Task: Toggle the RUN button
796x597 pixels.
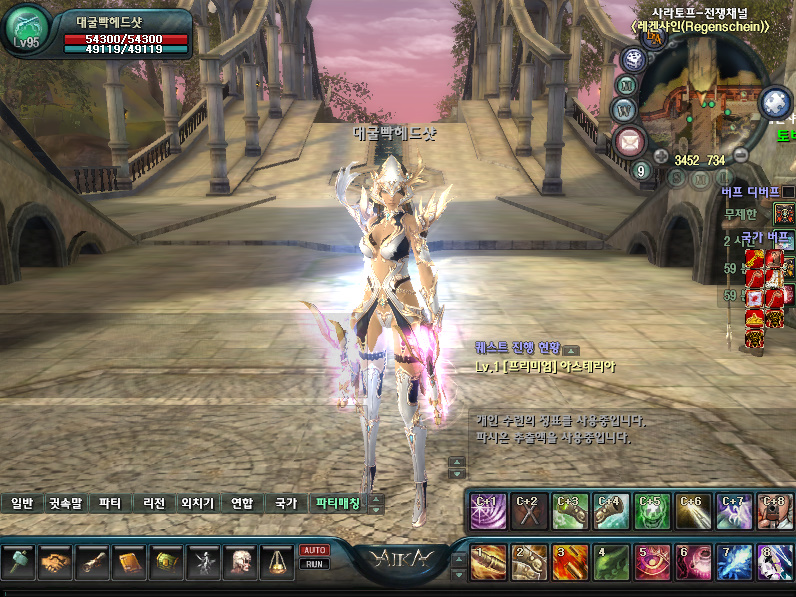Action: (314, 564)
